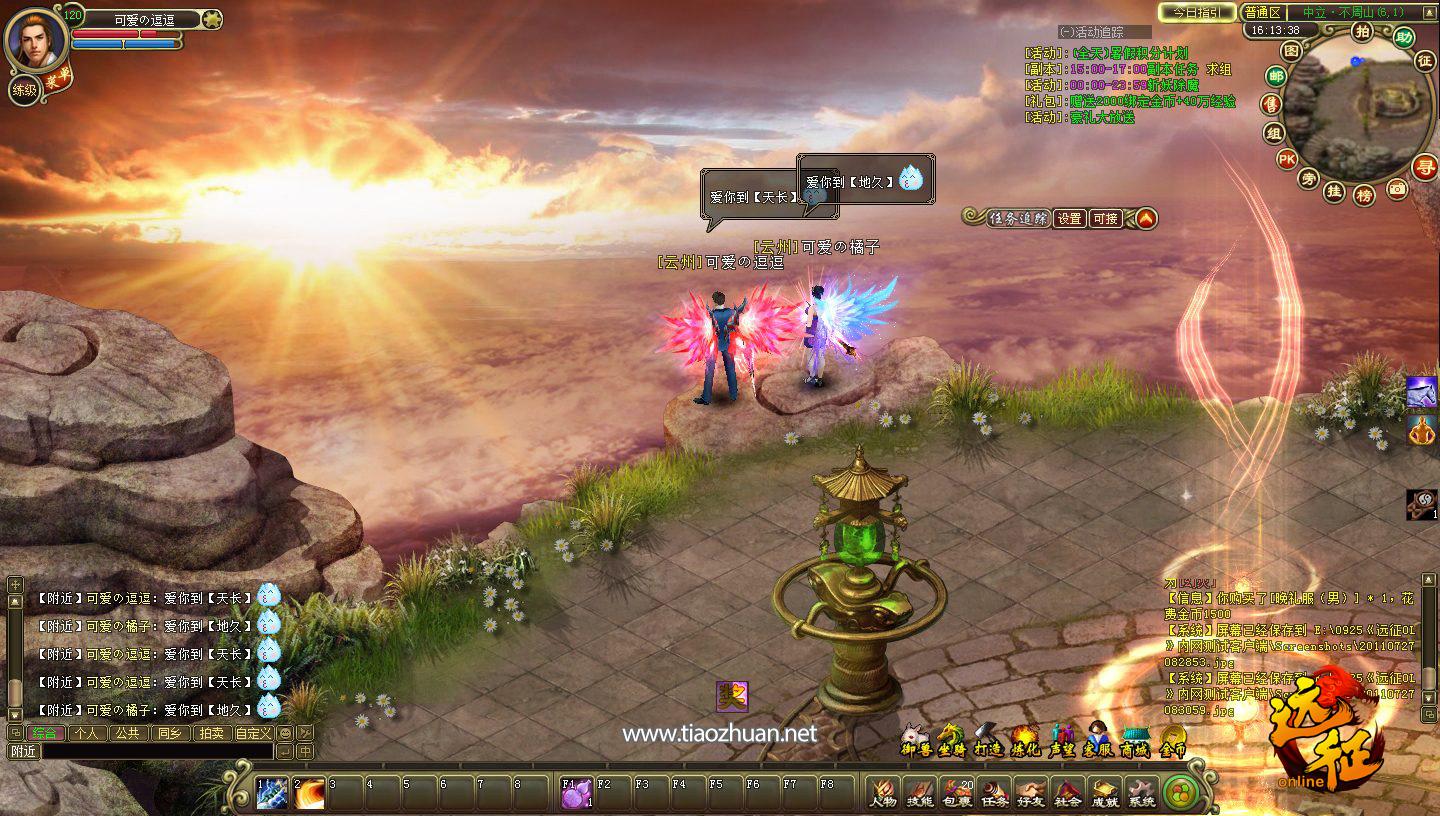Take a screenshot with the camera button
The image size is (1440, 816).
(x=1397, y=187)
